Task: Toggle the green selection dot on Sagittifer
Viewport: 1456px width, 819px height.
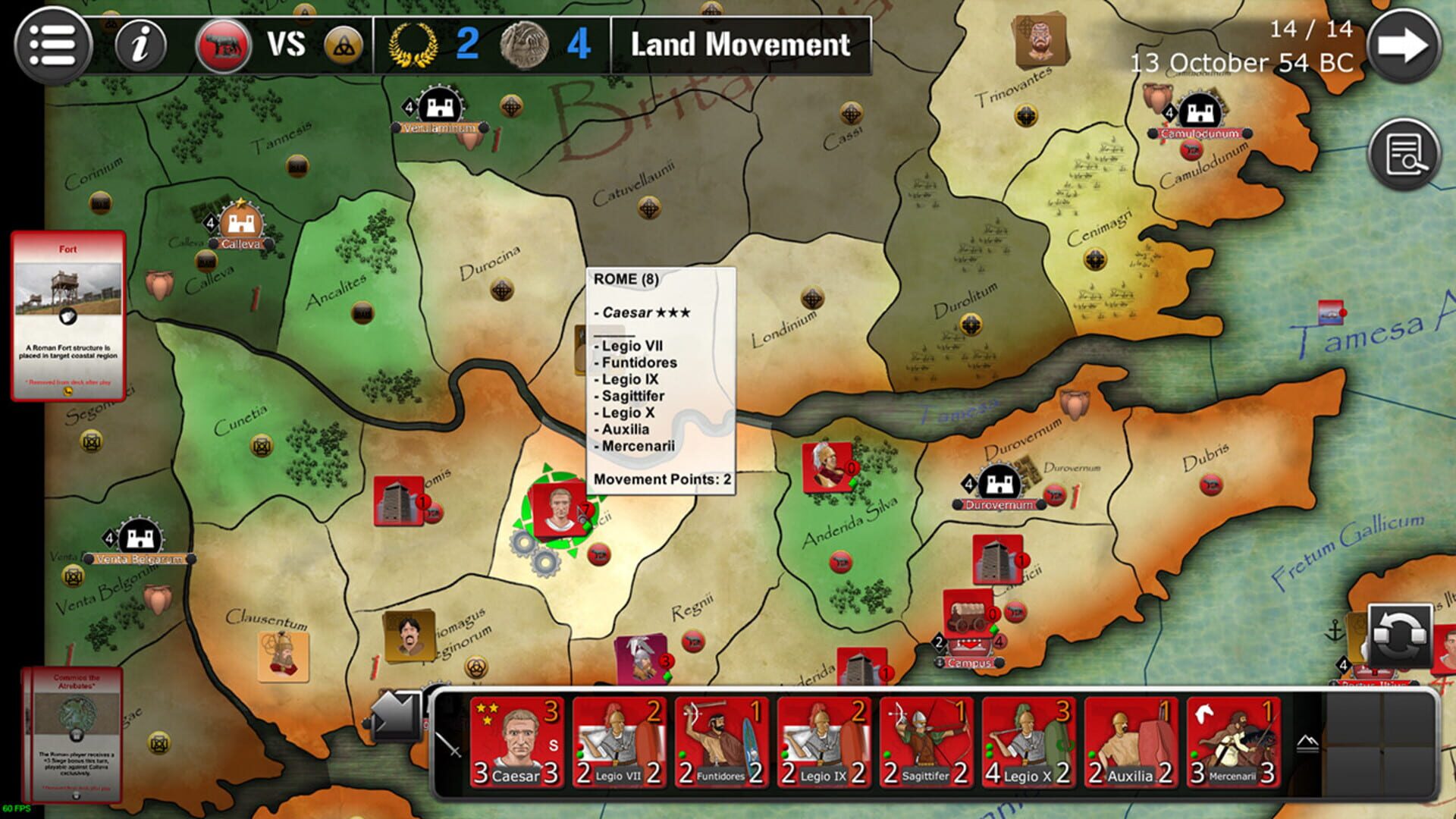Action: tap(886, 755)
